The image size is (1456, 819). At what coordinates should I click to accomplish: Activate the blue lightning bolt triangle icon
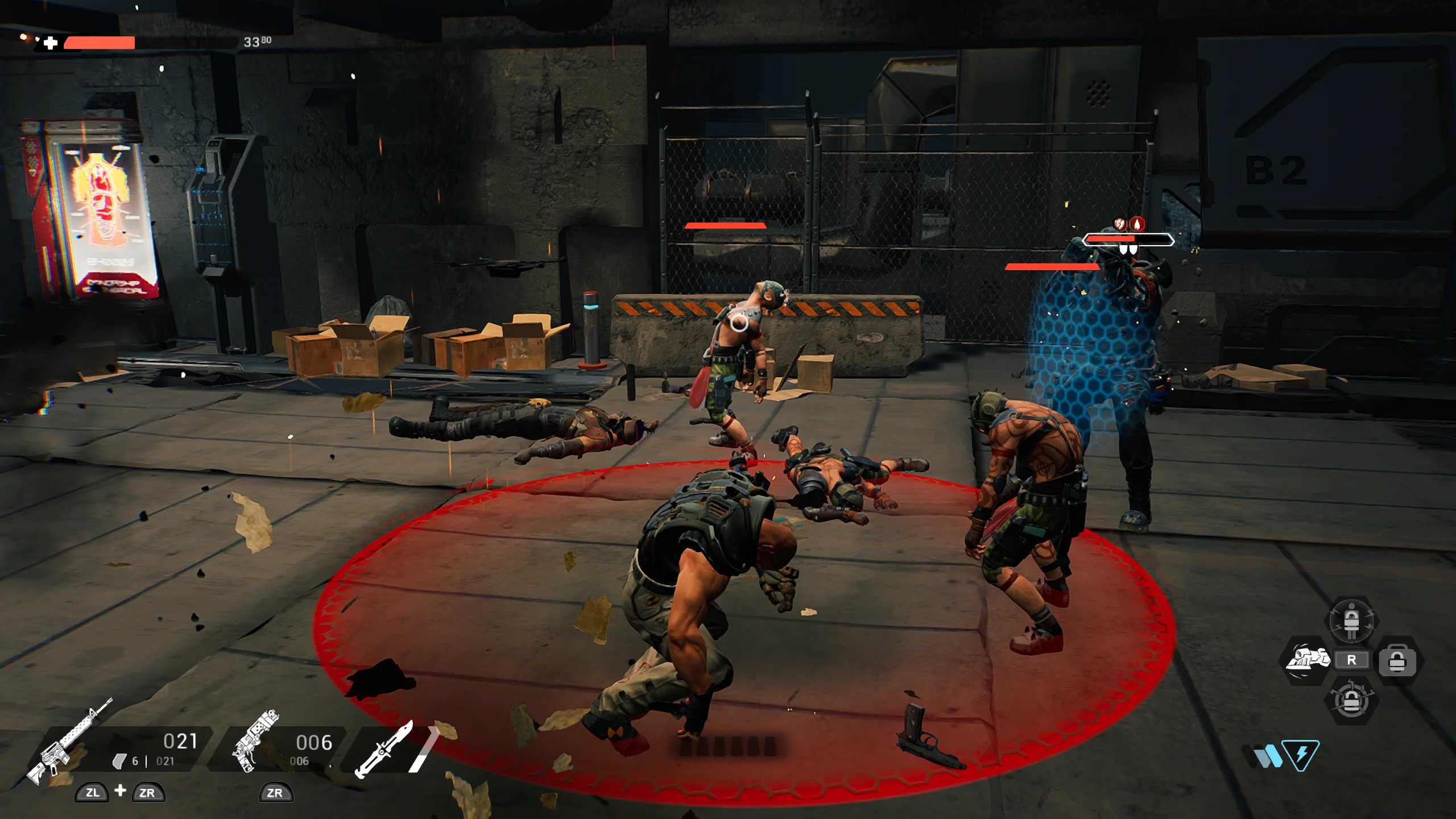click(1301, 755)
